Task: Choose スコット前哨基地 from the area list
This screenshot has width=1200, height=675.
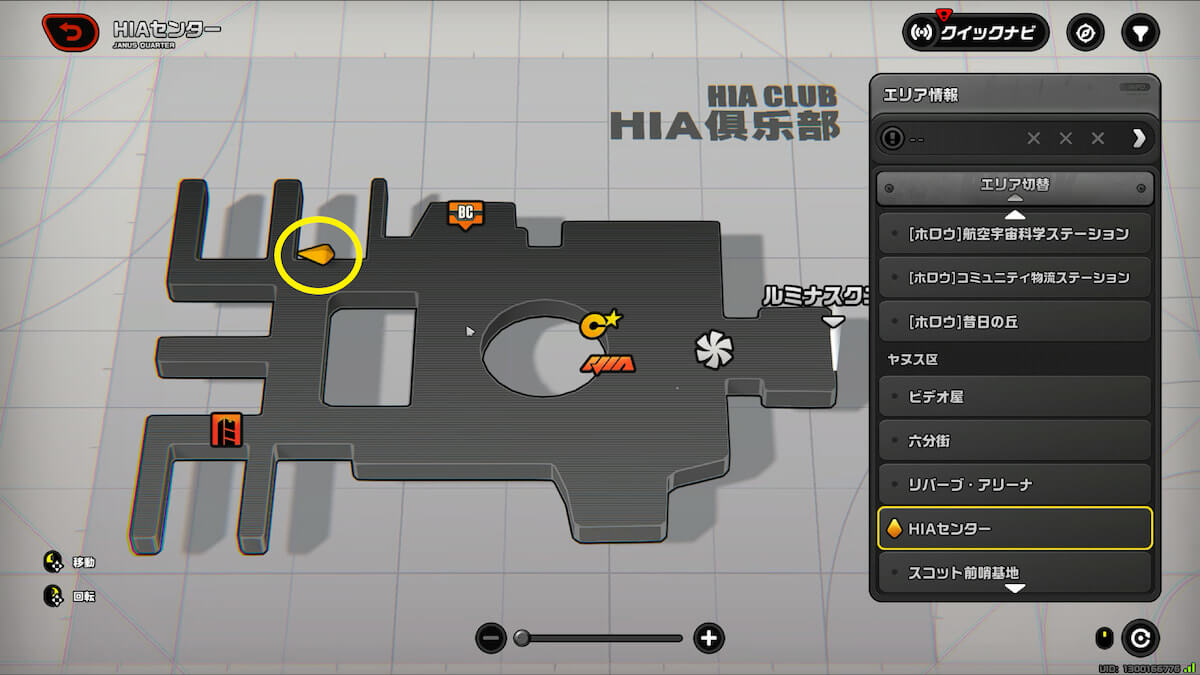Action: (x=1015, y=573)
